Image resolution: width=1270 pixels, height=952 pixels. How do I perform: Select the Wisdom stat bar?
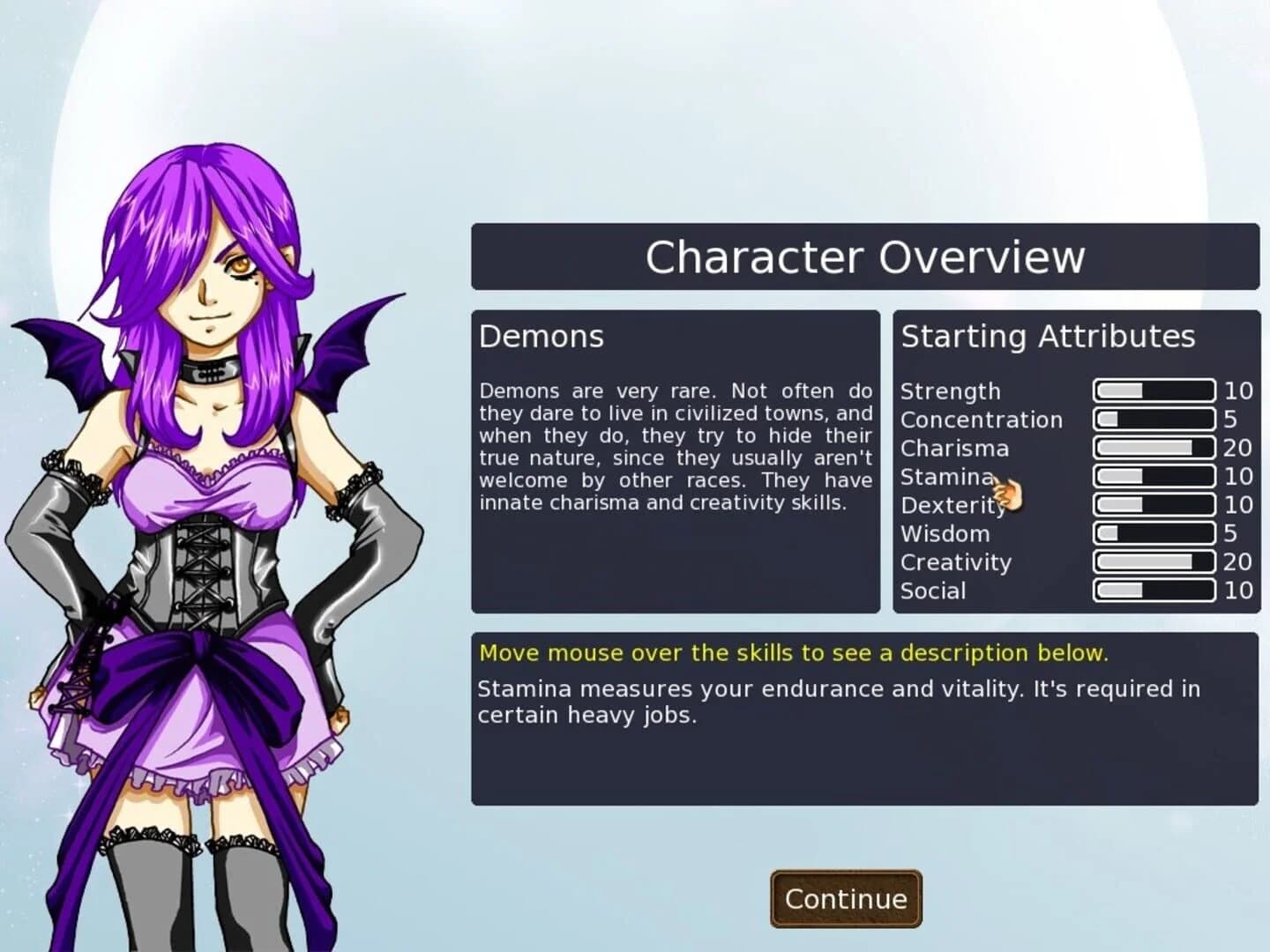point(1153,533)
